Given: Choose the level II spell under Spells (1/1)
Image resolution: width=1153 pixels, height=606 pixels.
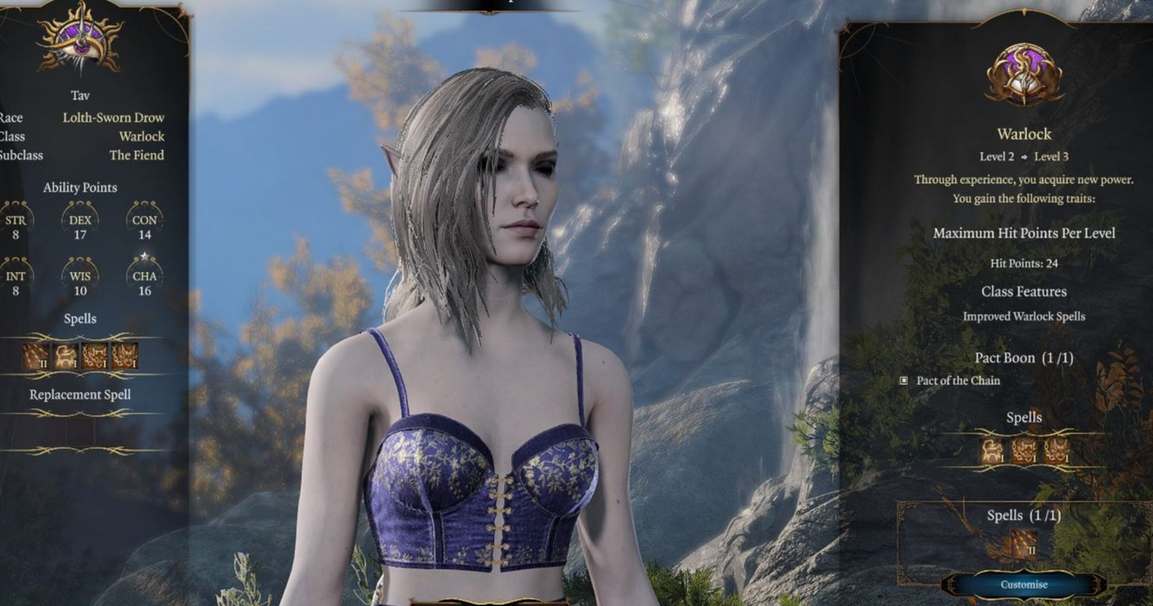Looking at the screenshot, I should coord(1022,546).
